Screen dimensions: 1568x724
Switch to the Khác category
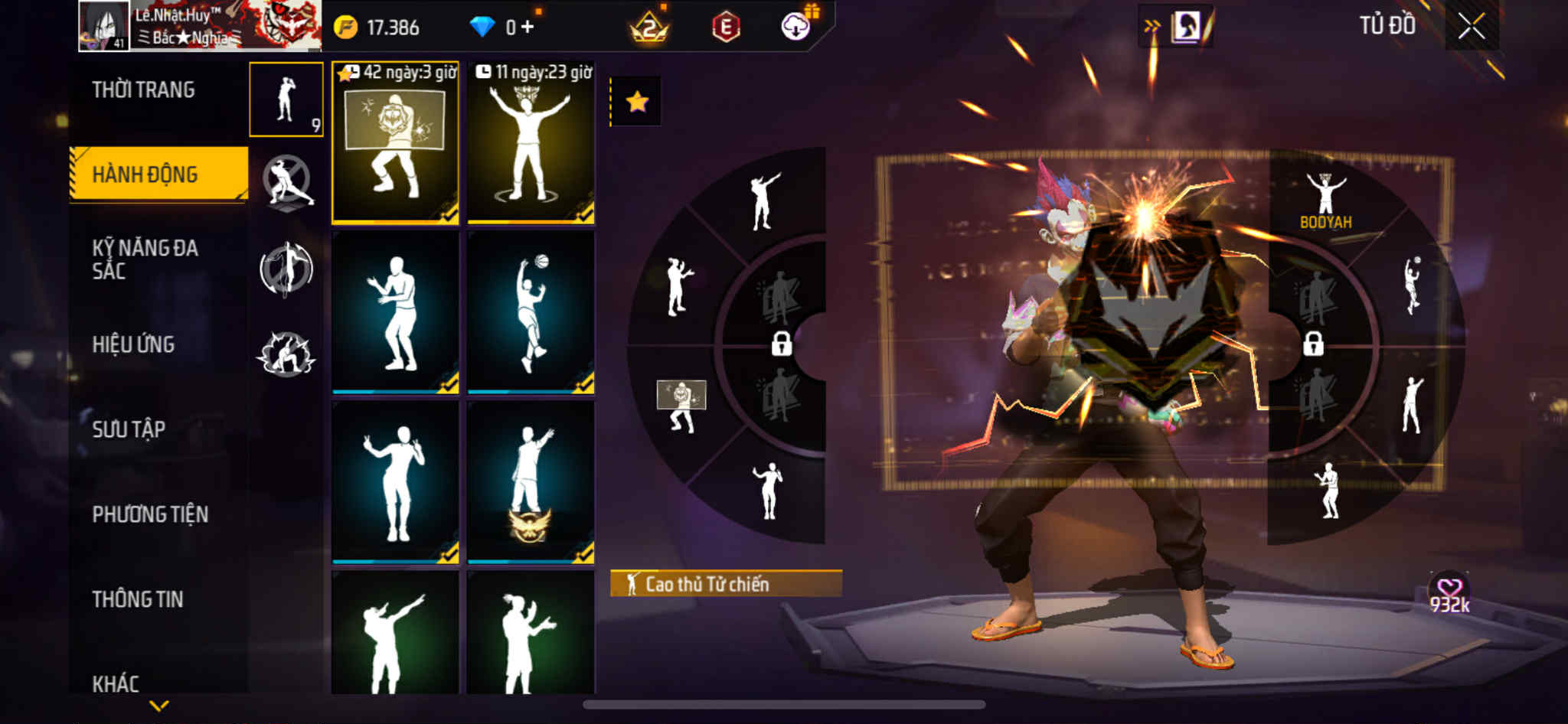click(116, 683)
